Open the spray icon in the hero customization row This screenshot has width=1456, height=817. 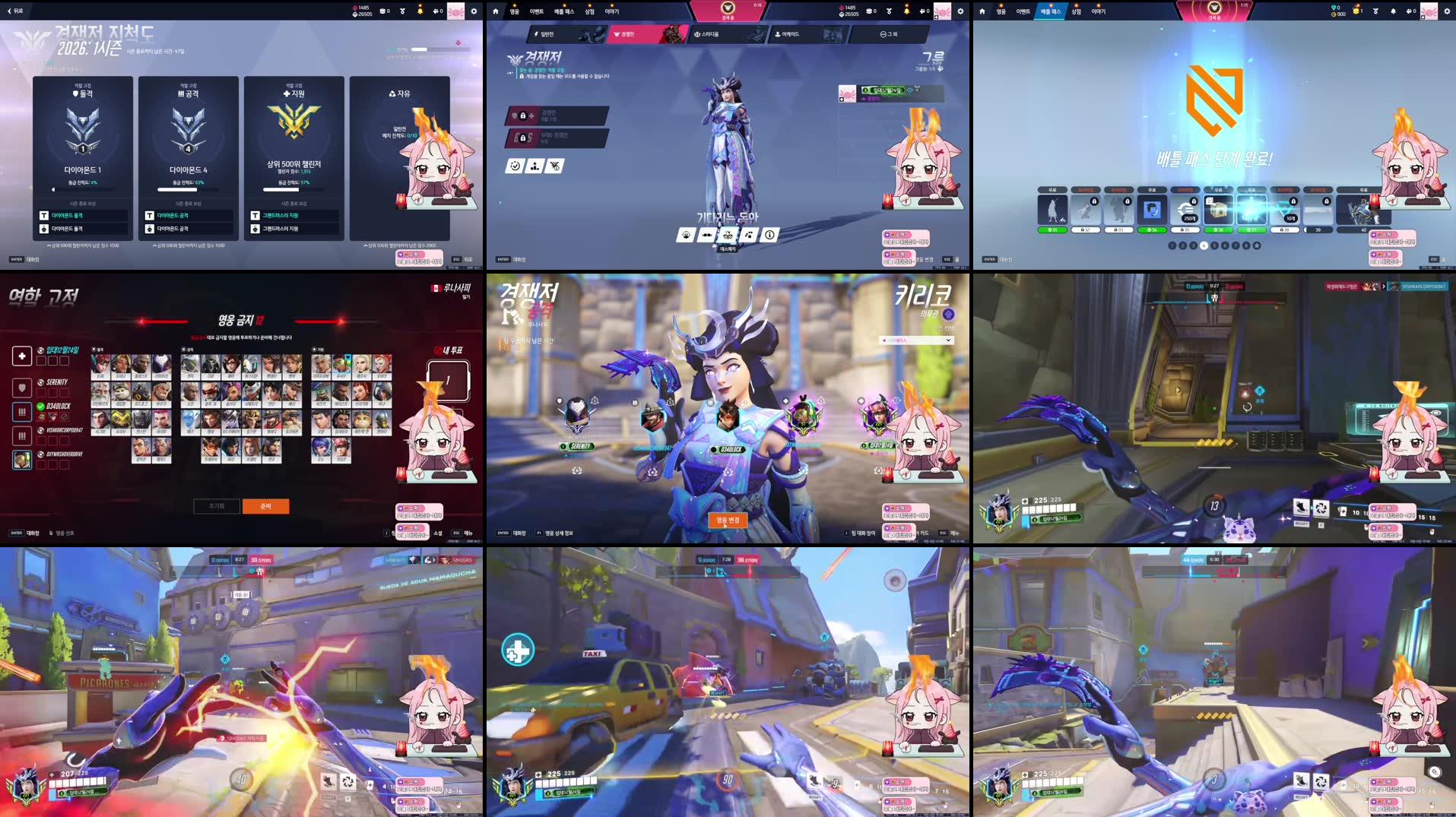click(x=749, y=236)
